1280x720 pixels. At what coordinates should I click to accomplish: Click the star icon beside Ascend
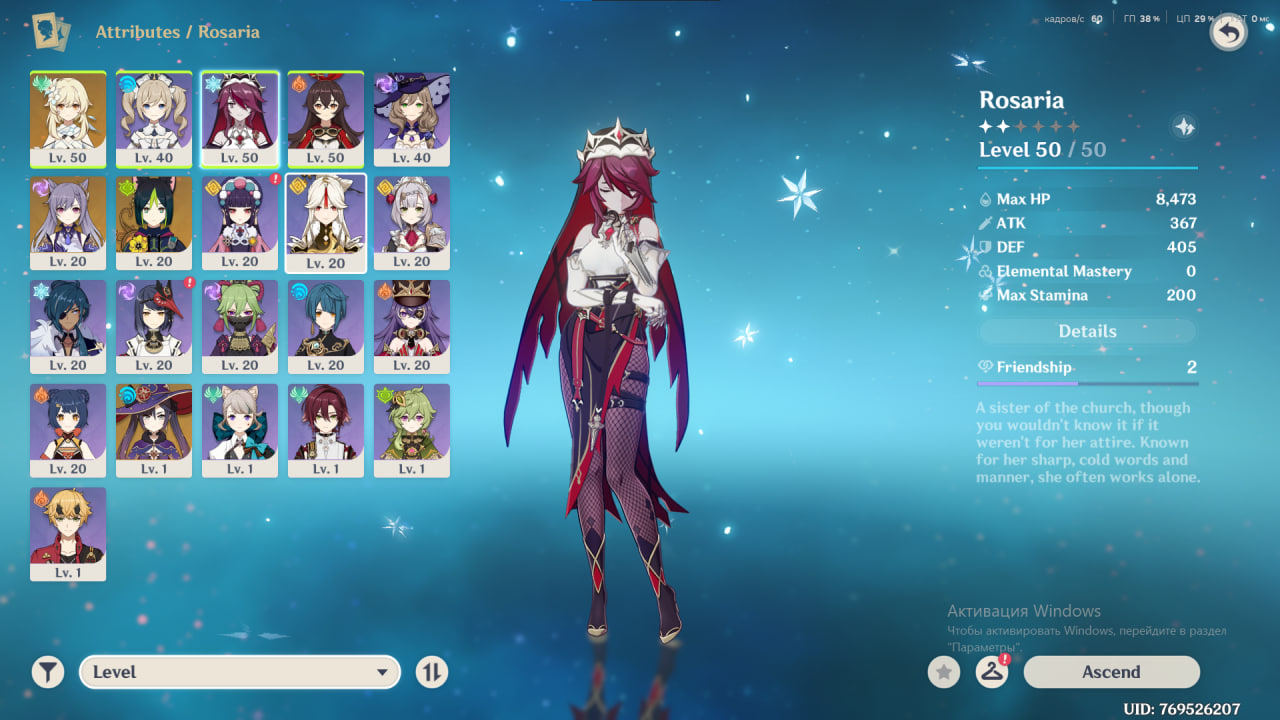pyautogui.click(x=944, y=672)
